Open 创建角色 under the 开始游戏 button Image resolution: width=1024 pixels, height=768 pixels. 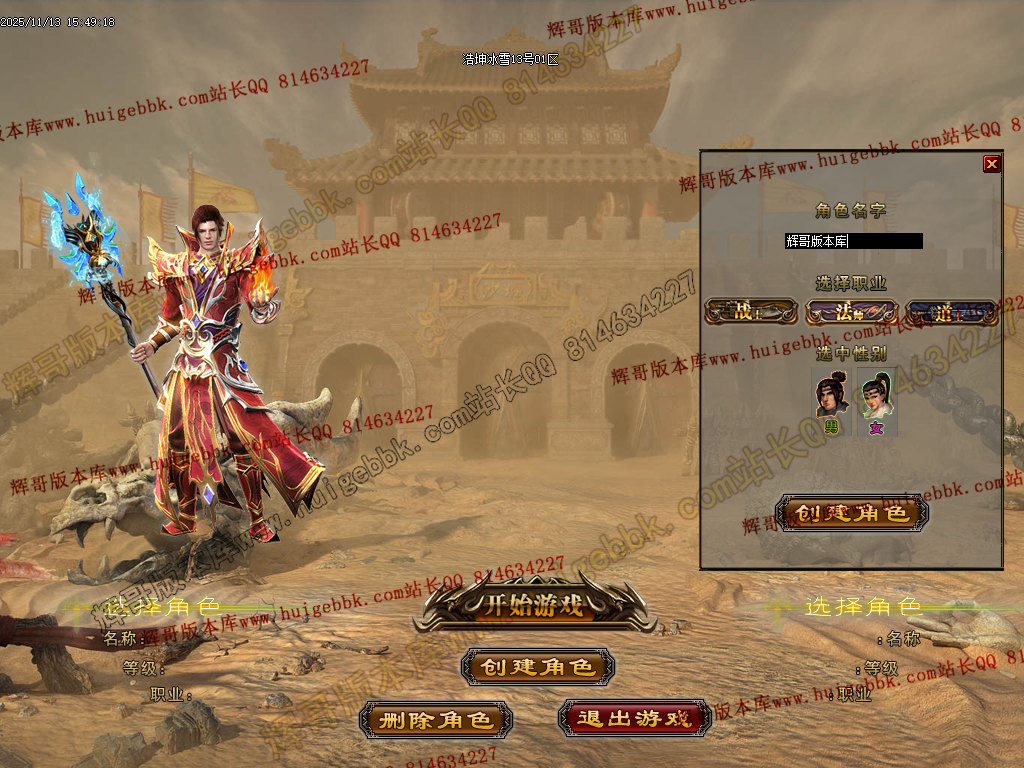coord(538,667)
